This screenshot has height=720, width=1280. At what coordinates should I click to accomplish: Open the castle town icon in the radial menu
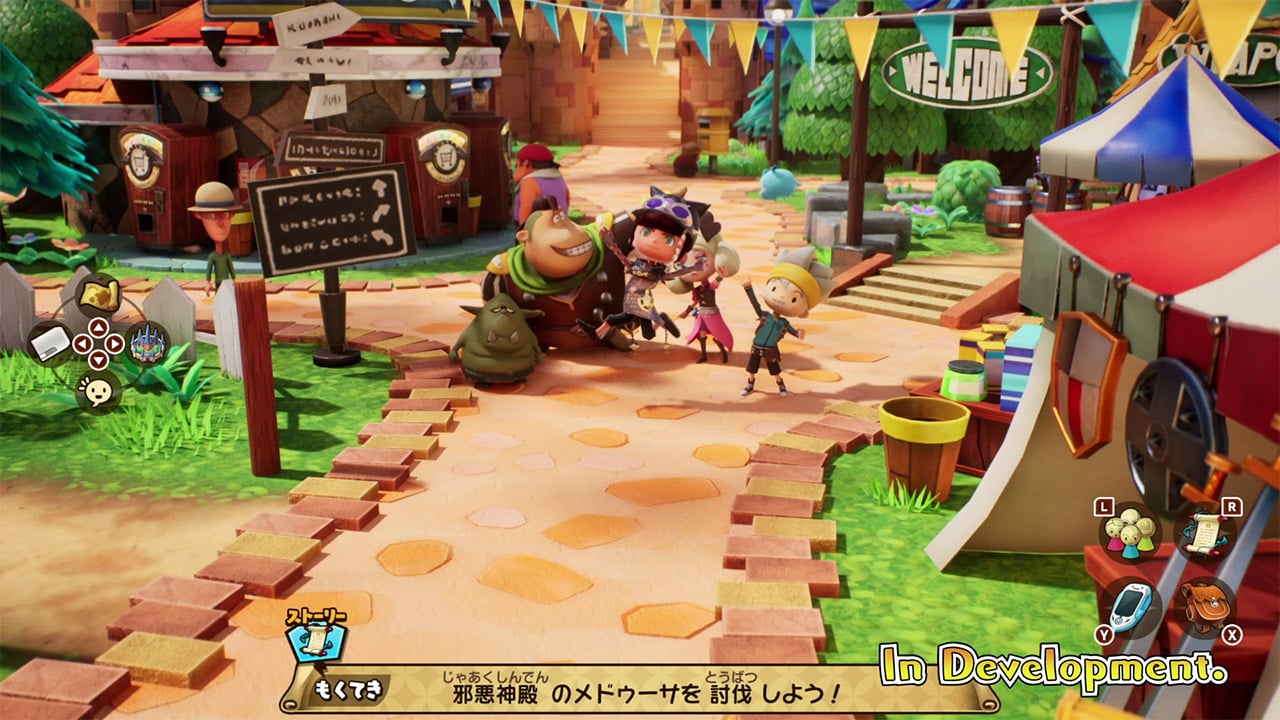click(147, 345)
